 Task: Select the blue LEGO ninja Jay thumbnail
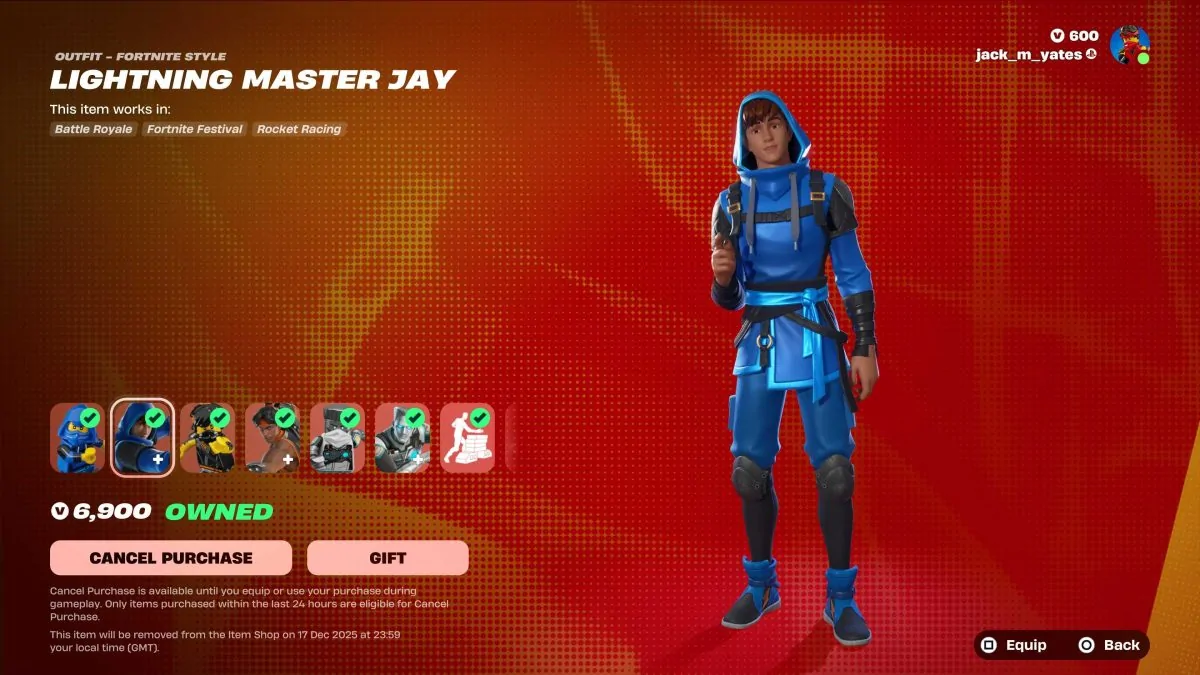coord(77,438)
